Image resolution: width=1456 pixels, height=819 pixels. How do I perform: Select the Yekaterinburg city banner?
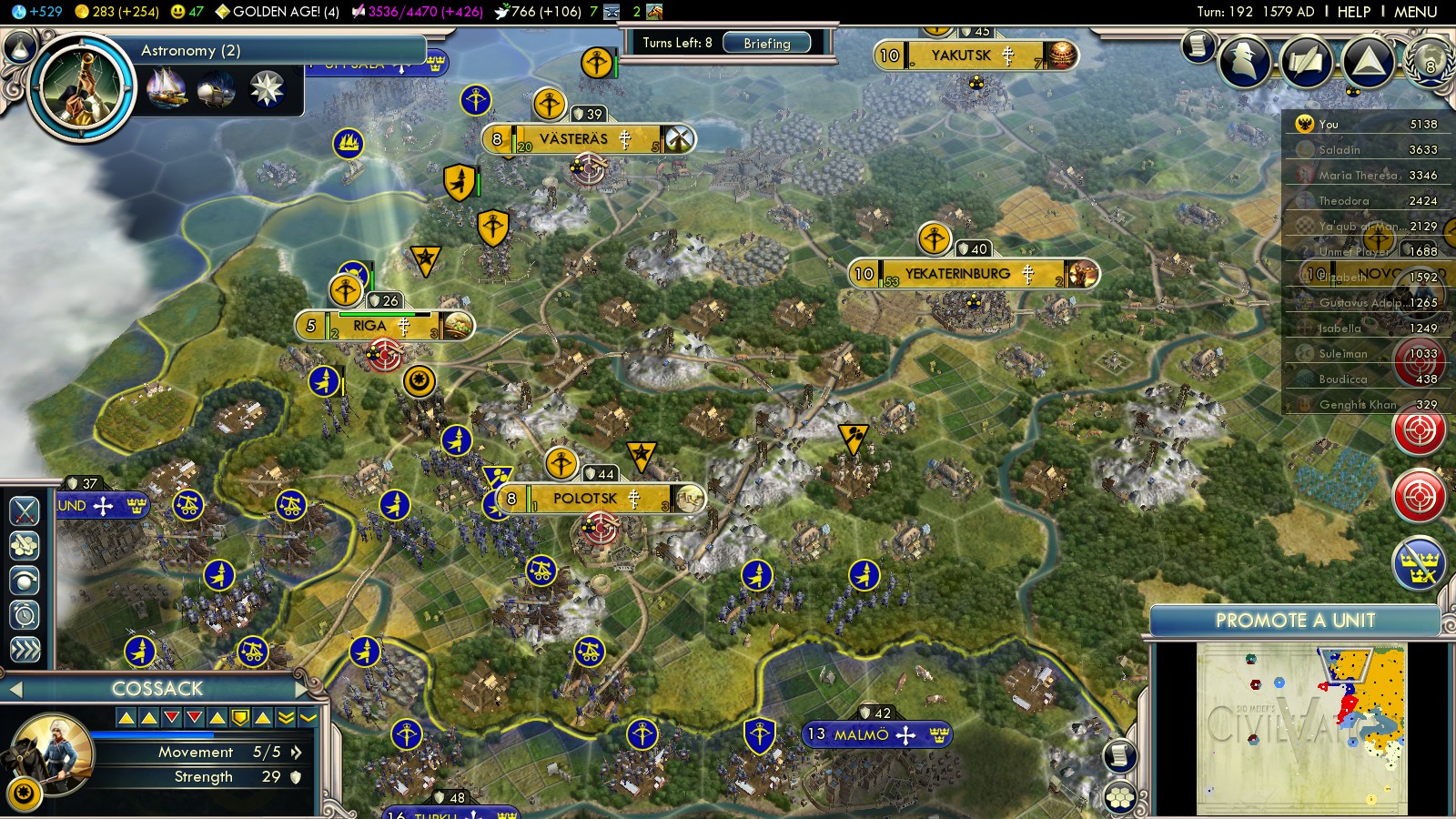(x=957, y=274)
